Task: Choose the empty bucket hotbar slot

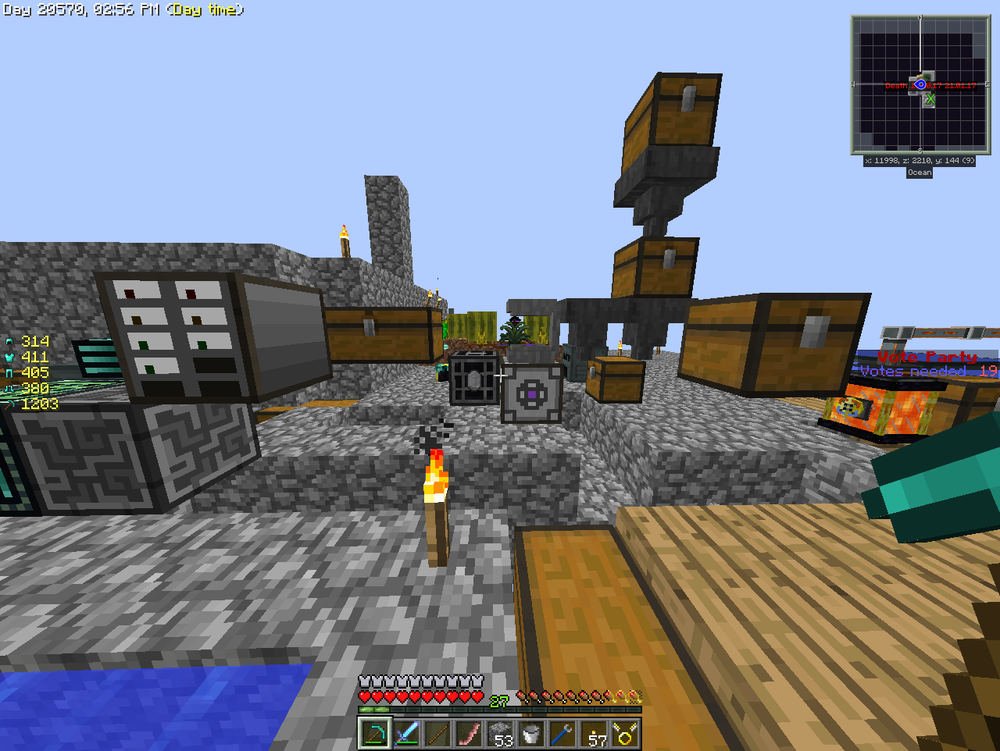Action: [532, 733]
